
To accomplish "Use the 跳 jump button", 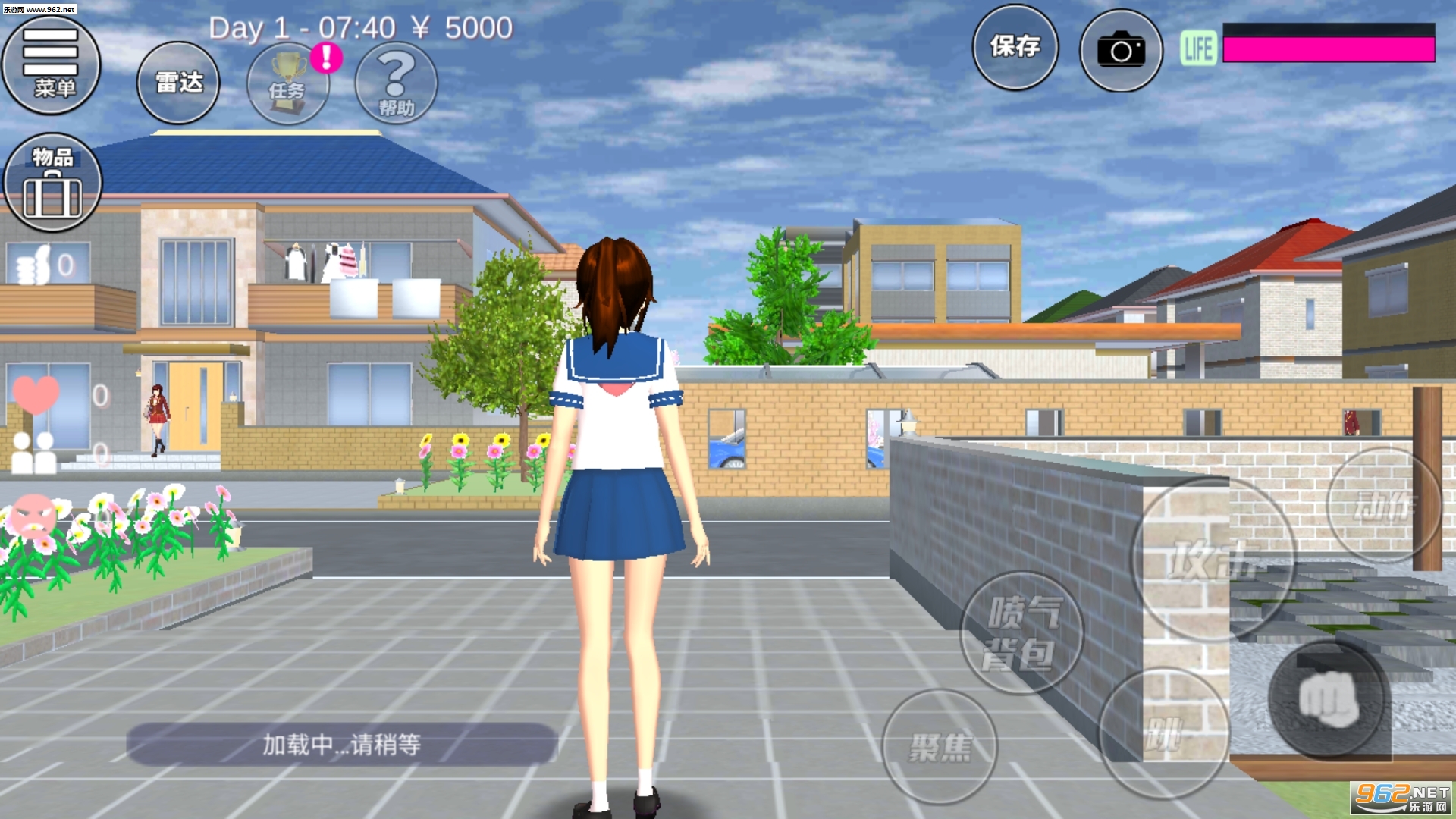I will click(x=1163, y=733).
